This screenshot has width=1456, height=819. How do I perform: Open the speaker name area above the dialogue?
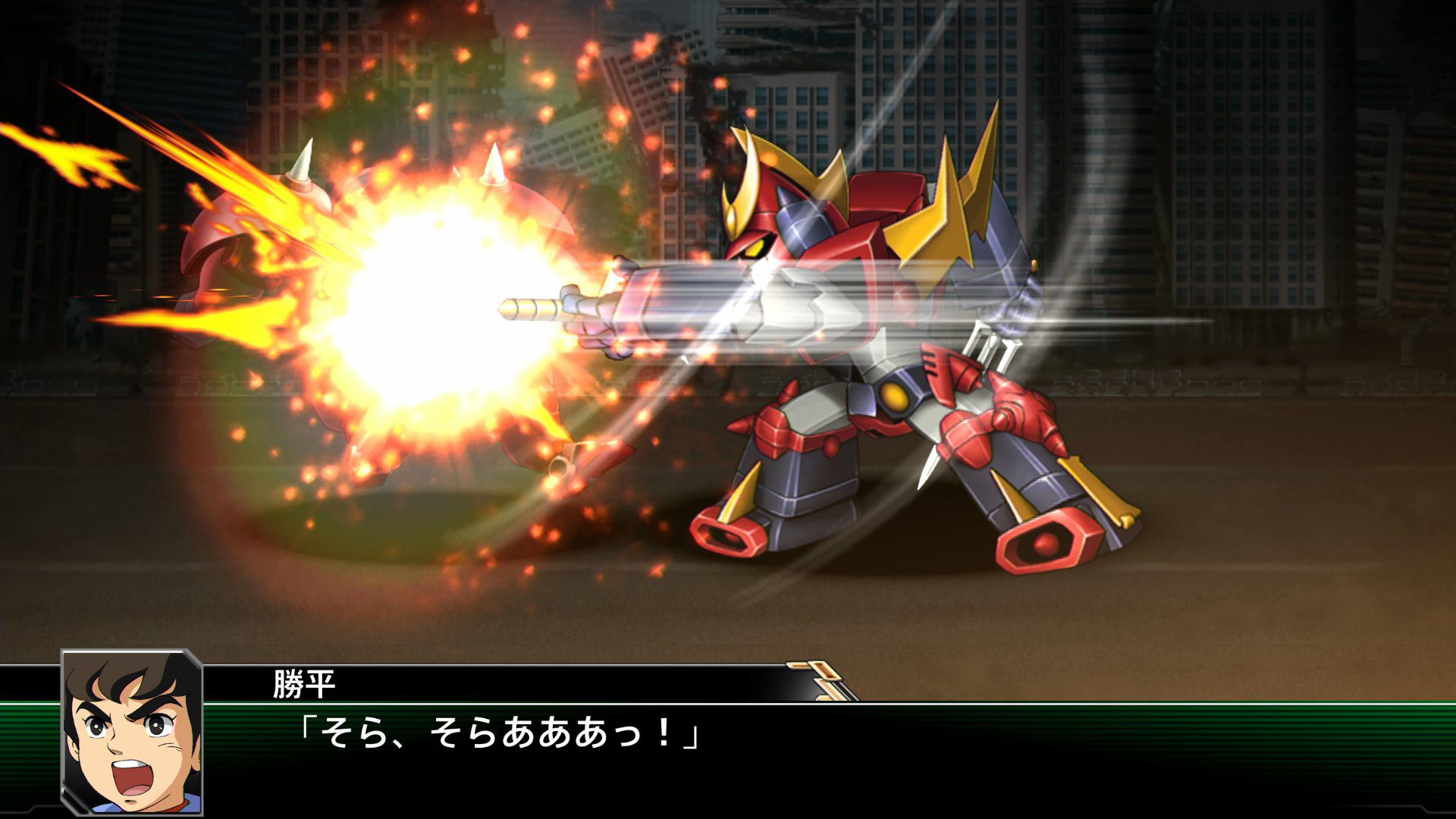(x=303, y=685)
